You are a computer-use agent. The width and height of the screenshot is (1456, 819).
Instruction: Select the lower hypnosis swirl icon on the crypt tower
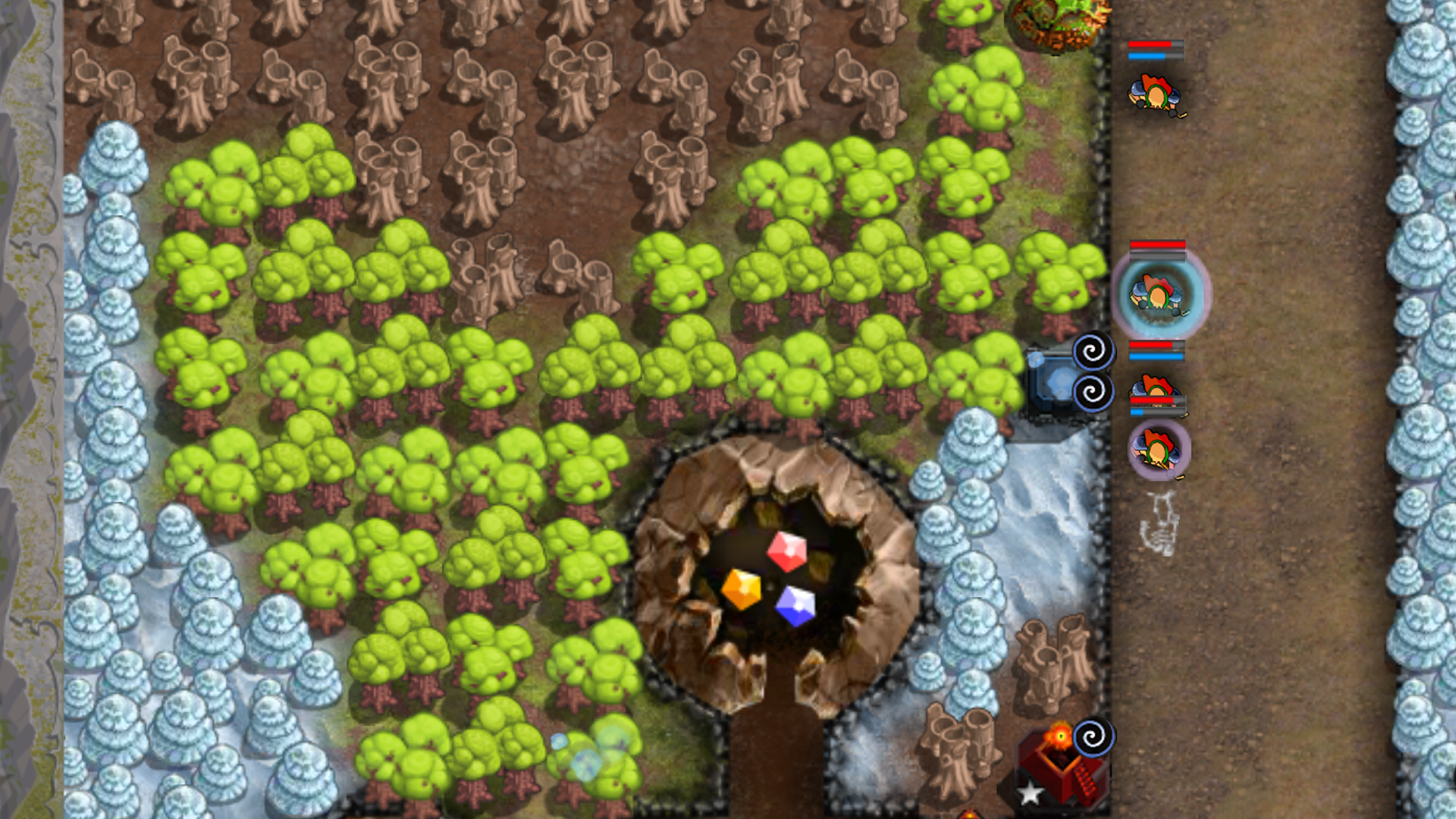pos(1092,392)
